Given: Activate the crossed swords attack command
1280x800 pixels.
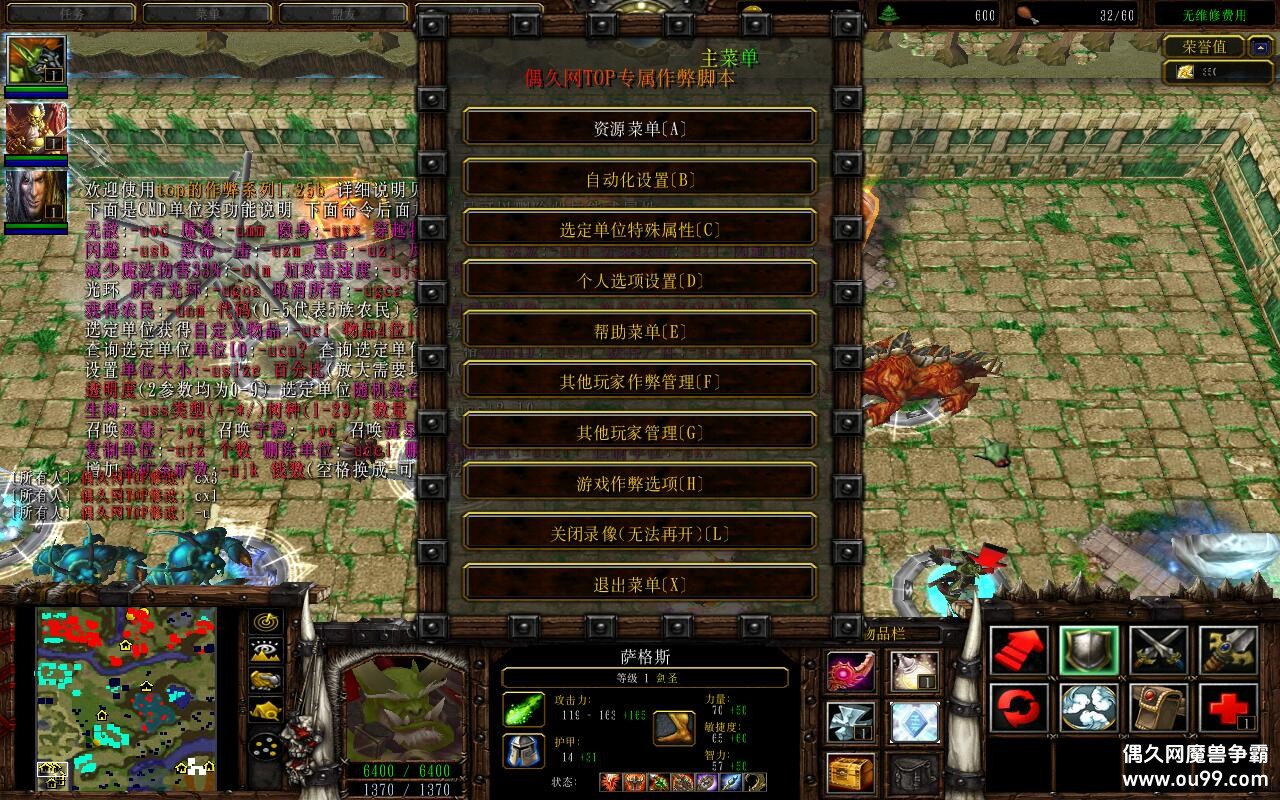Looking at the screenshot, I should click(1158, 650).
